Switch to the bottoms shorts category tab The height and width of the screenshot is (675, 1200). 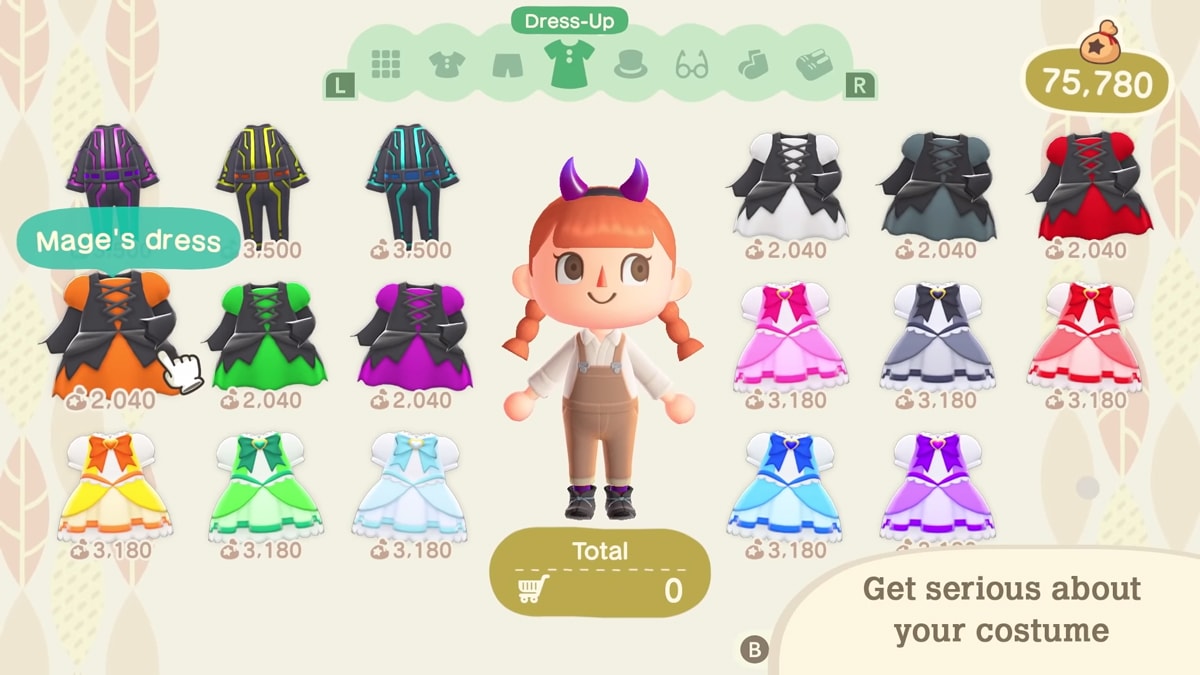tap(509, 65)
